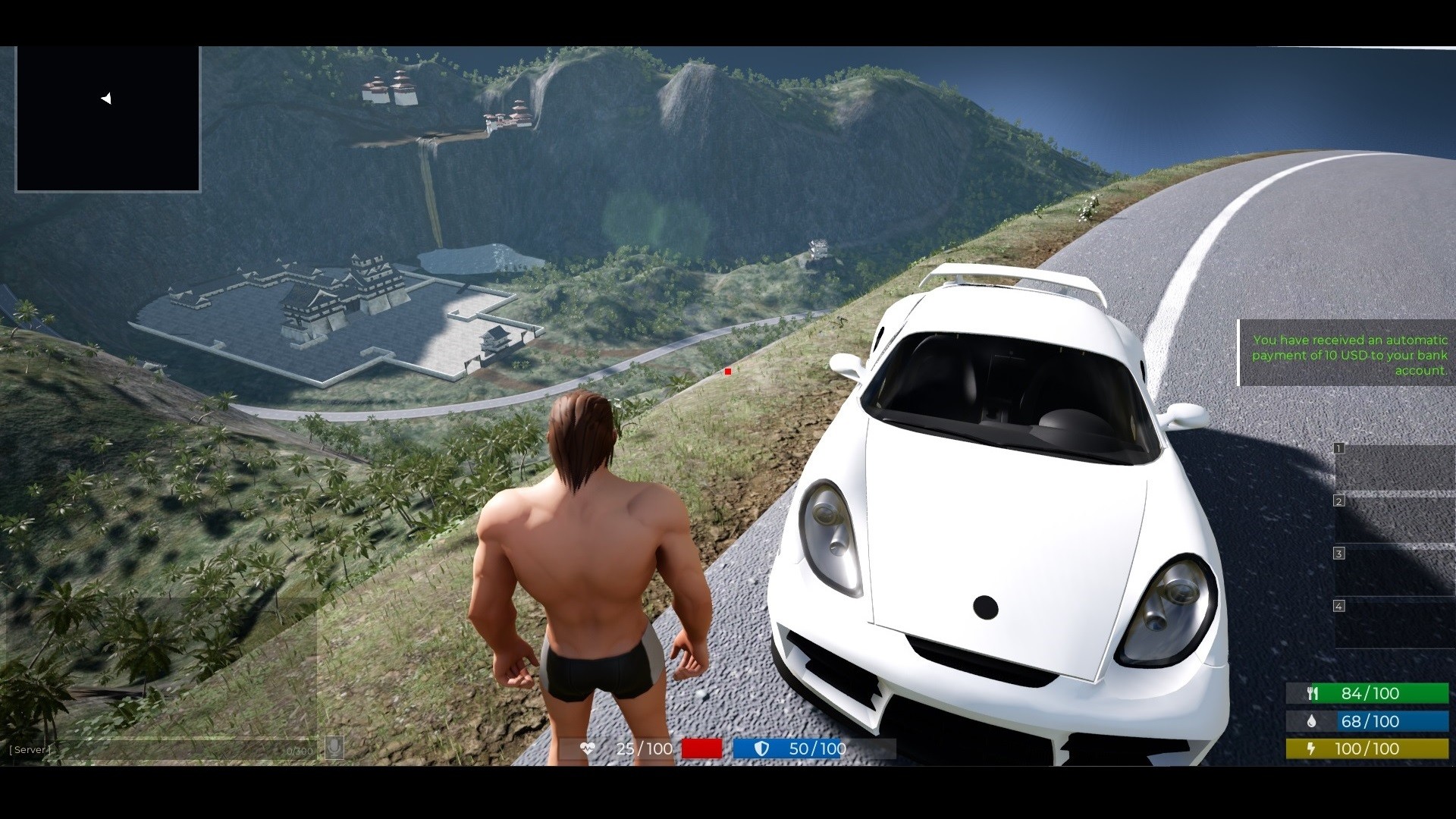Toggle the microphone voice chat icon
Viewport: 1456px width, 819px height.
coord(336,748)
